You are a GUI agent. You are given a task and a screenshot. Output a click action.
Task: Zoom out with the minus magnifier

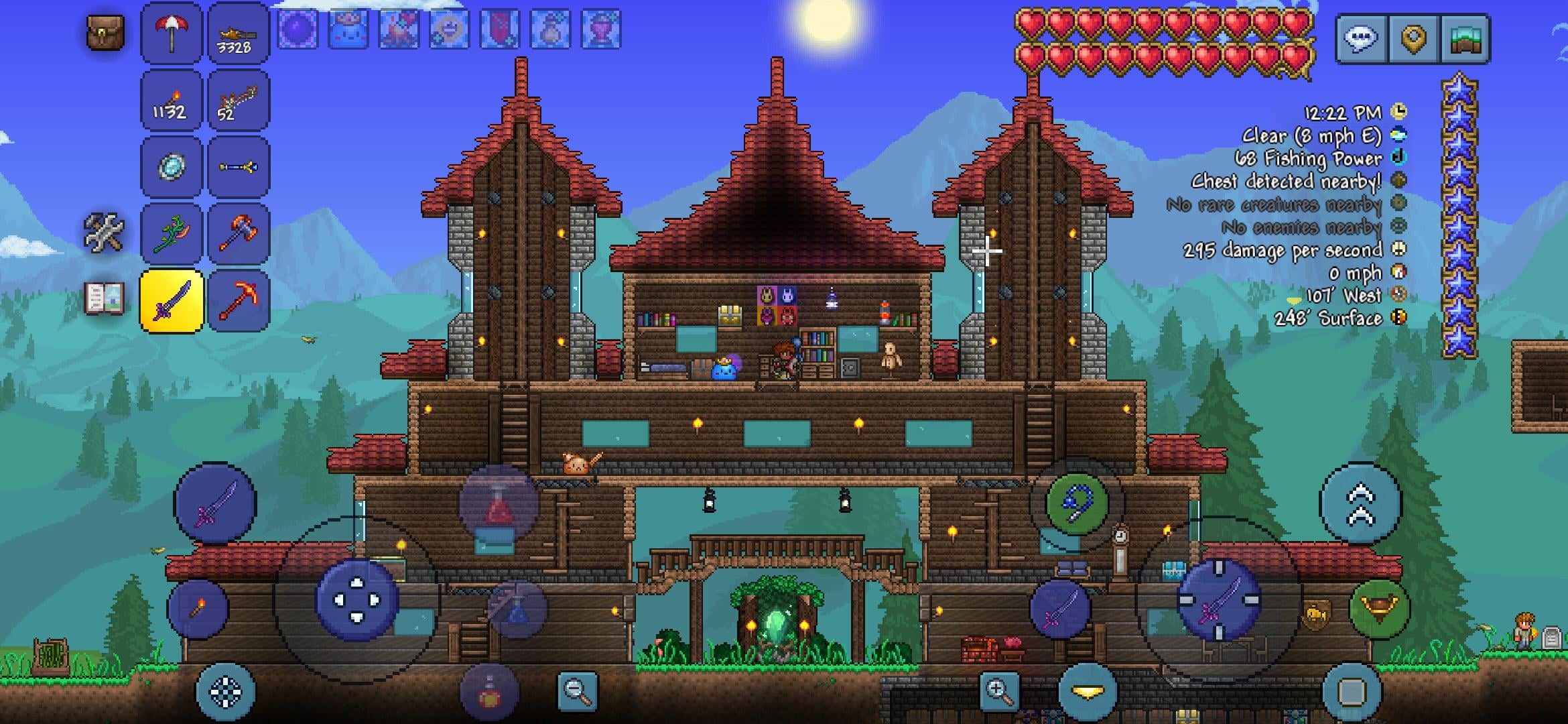tap(577, 690)
